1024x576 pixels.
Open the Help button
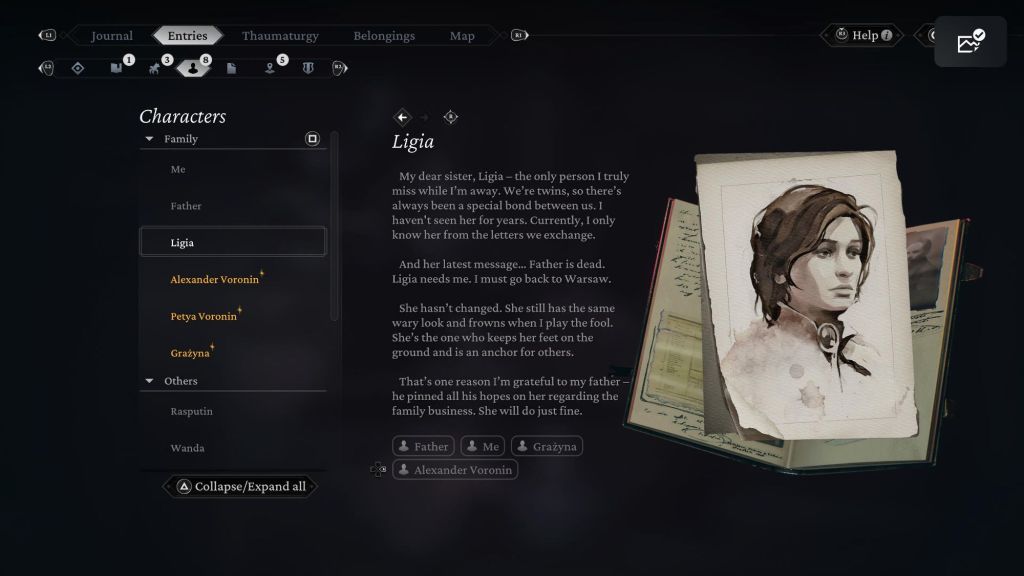864,36
